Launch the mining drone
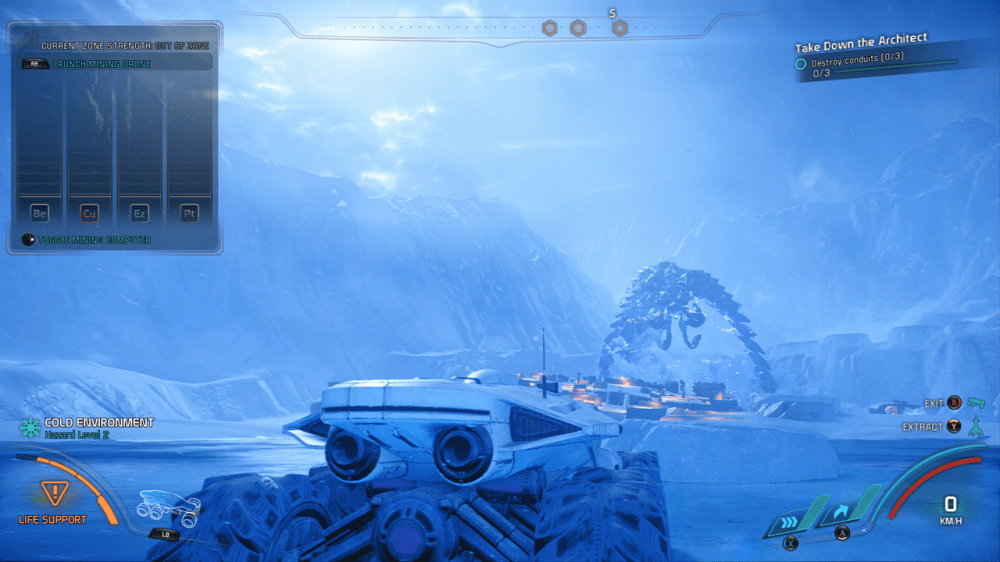 115,62
